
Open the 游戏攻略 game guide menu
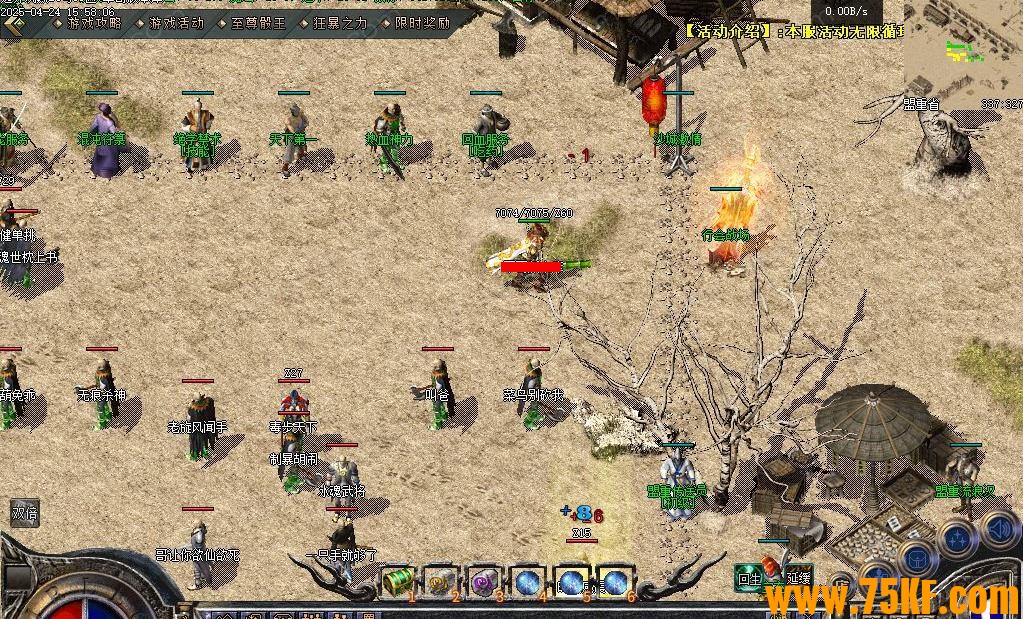coord(88,22)
